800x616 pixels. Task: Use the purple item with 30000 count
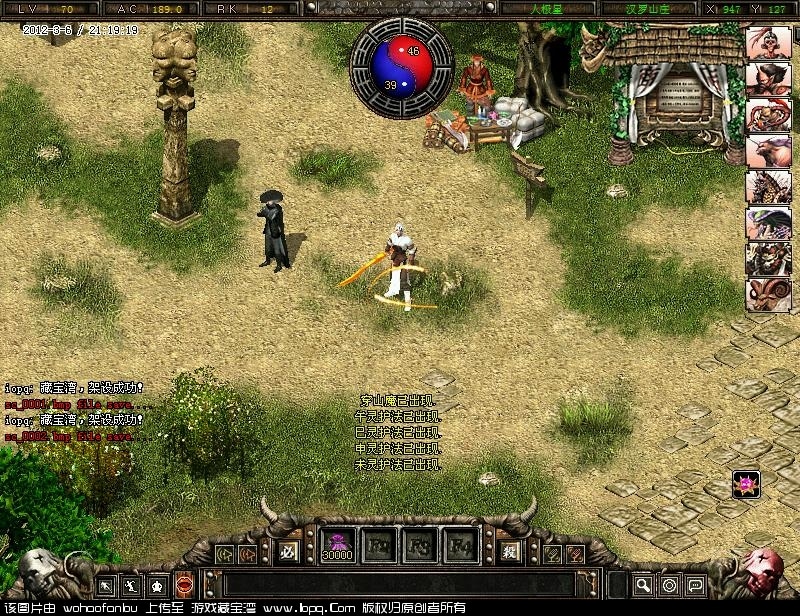pos(337,546)
